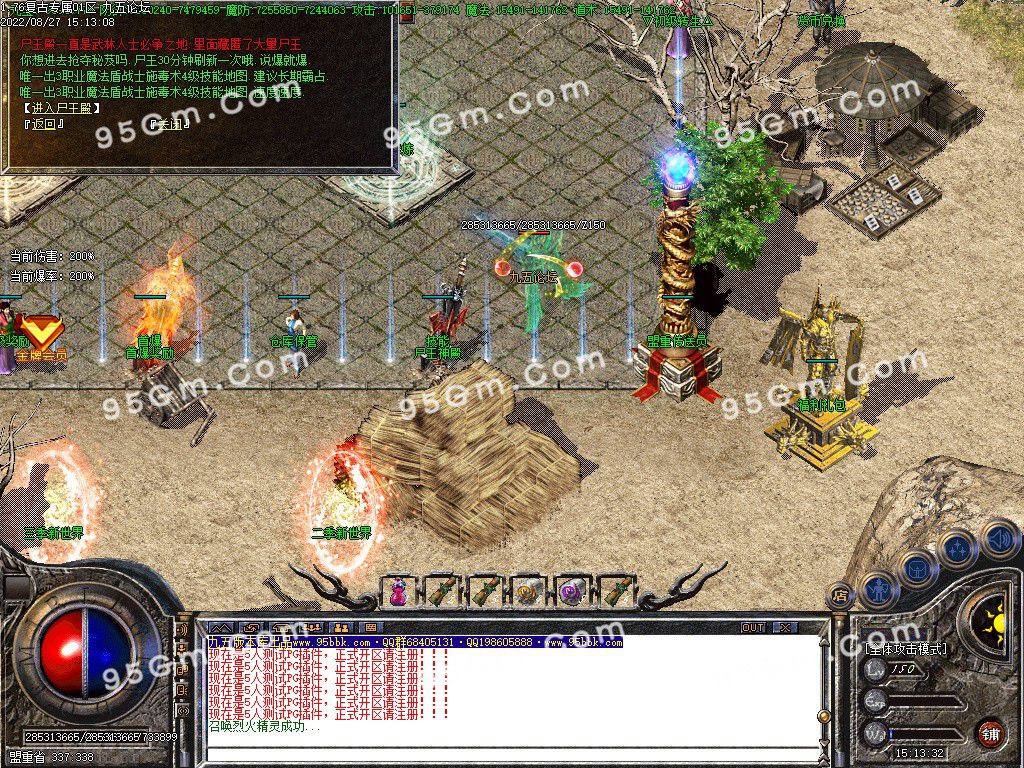The height and width of the screenshot is (768, 1024).
Task: Toggle the 全体攻击模式 attack mode label
Action: coord(906,649)
